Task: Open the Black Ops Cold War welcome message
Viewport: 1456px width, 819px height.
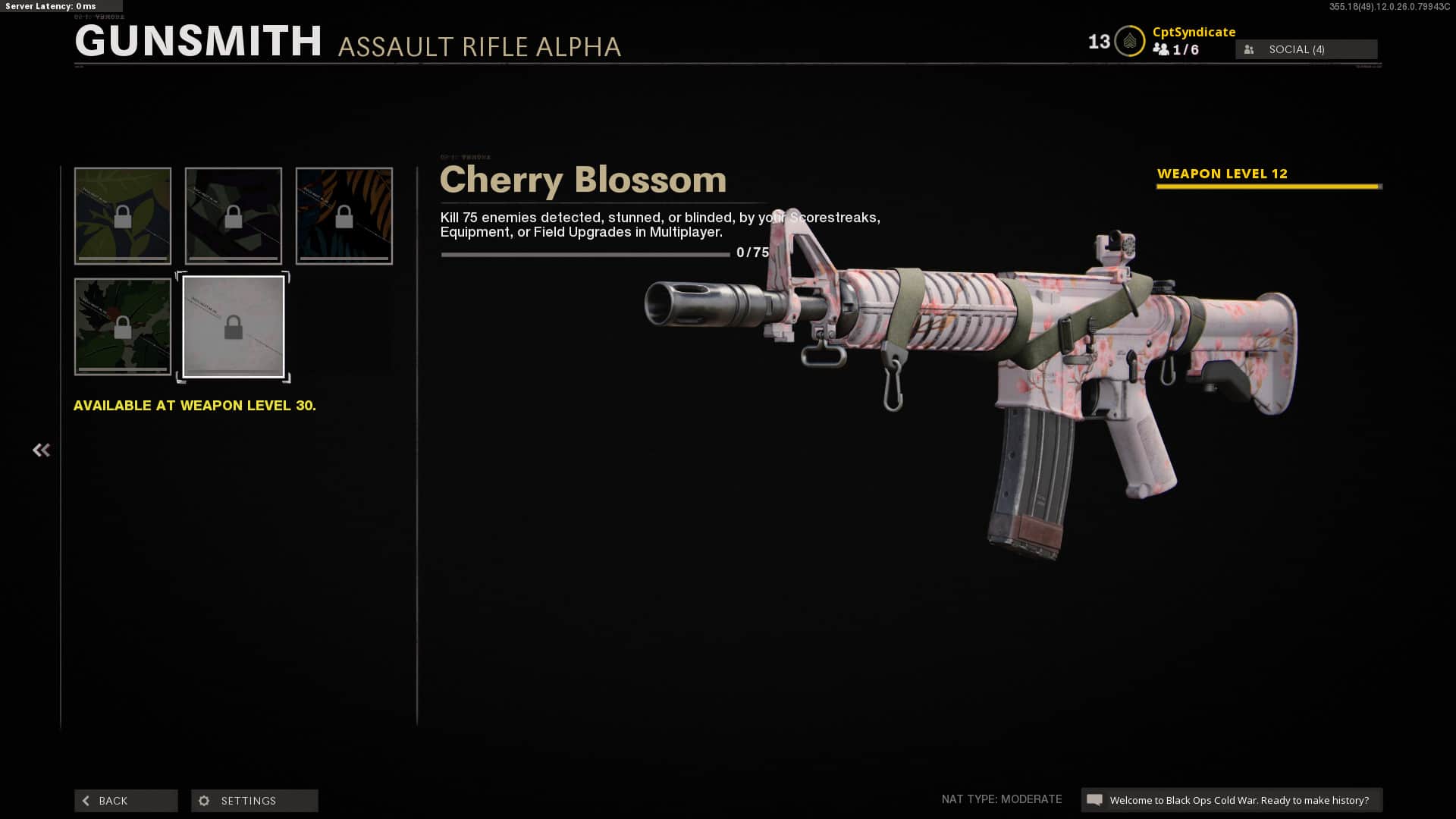Action: coord(1232,800)
